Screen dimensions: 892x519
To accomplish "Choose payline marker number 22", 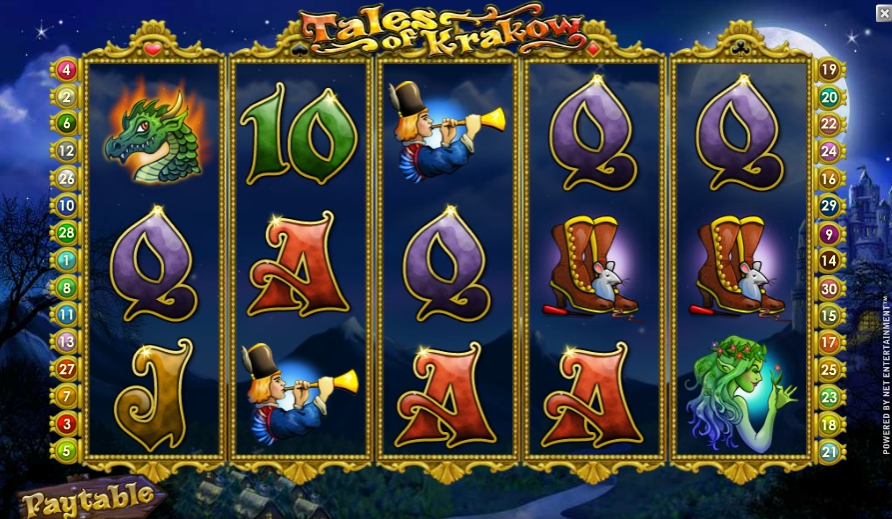I will coord(829,124).
